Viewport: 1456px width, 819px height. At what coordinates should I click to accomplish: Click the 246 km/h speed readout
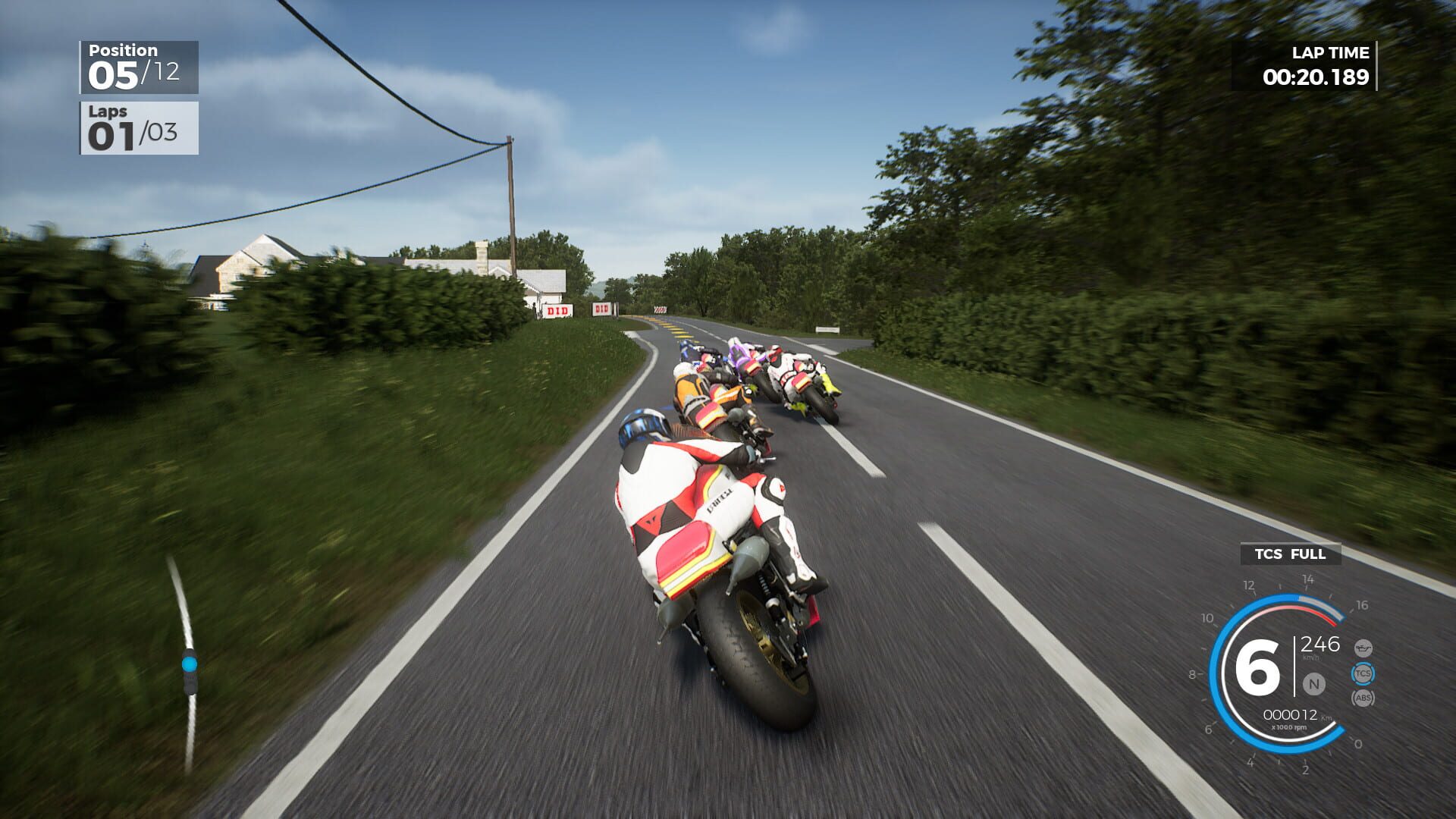pyautogui.click(x=1321, y=646)
